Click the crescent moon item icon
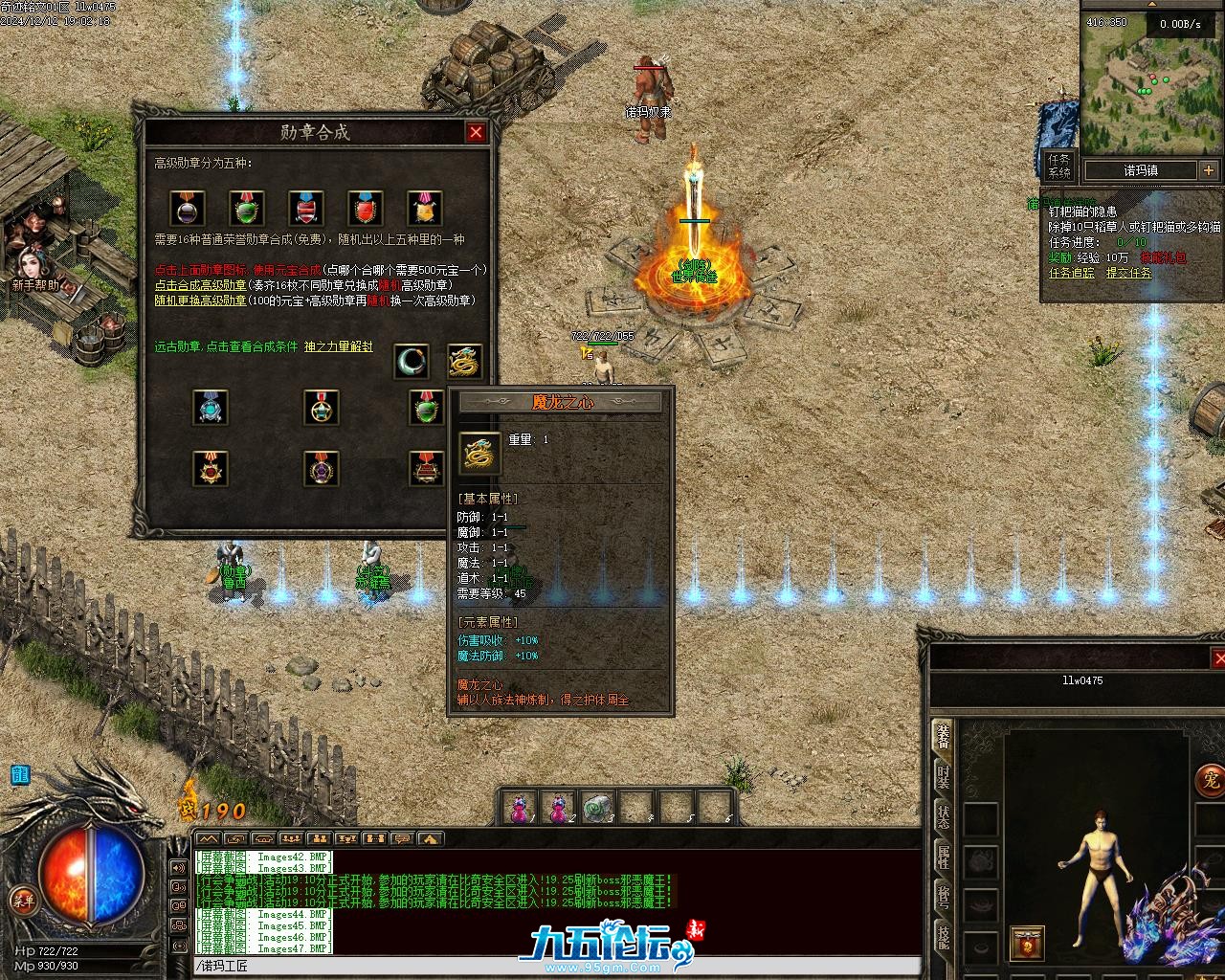The image size is (1225, 980). 412,361
